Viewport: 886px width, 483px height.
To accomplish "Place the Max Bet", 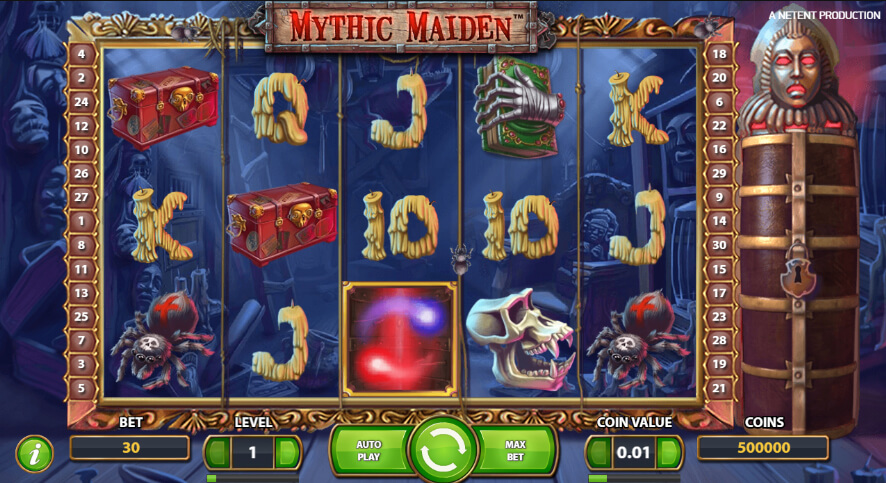I will [x=515, y=452].
